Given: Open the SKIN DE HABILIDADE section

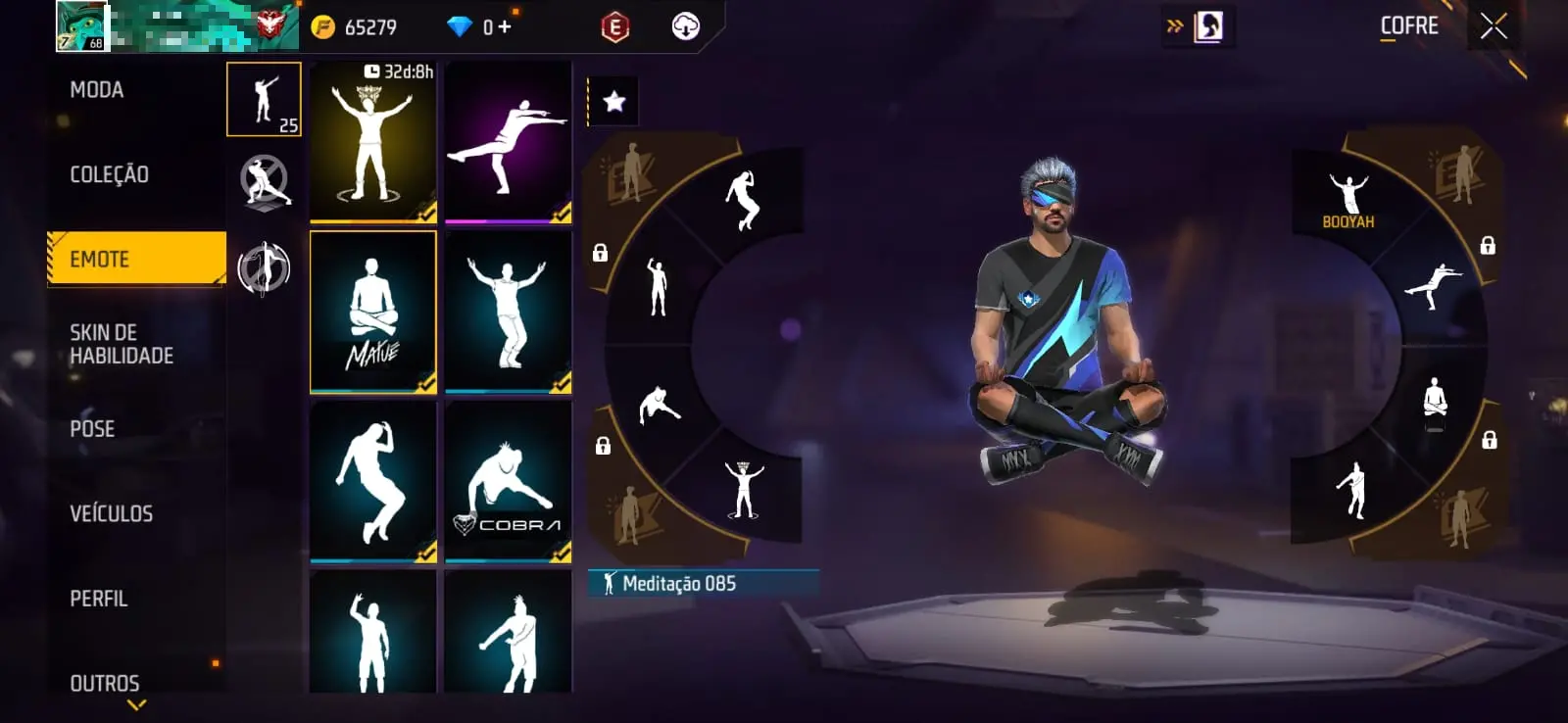Looking at the screenshot, I should 122,344.
